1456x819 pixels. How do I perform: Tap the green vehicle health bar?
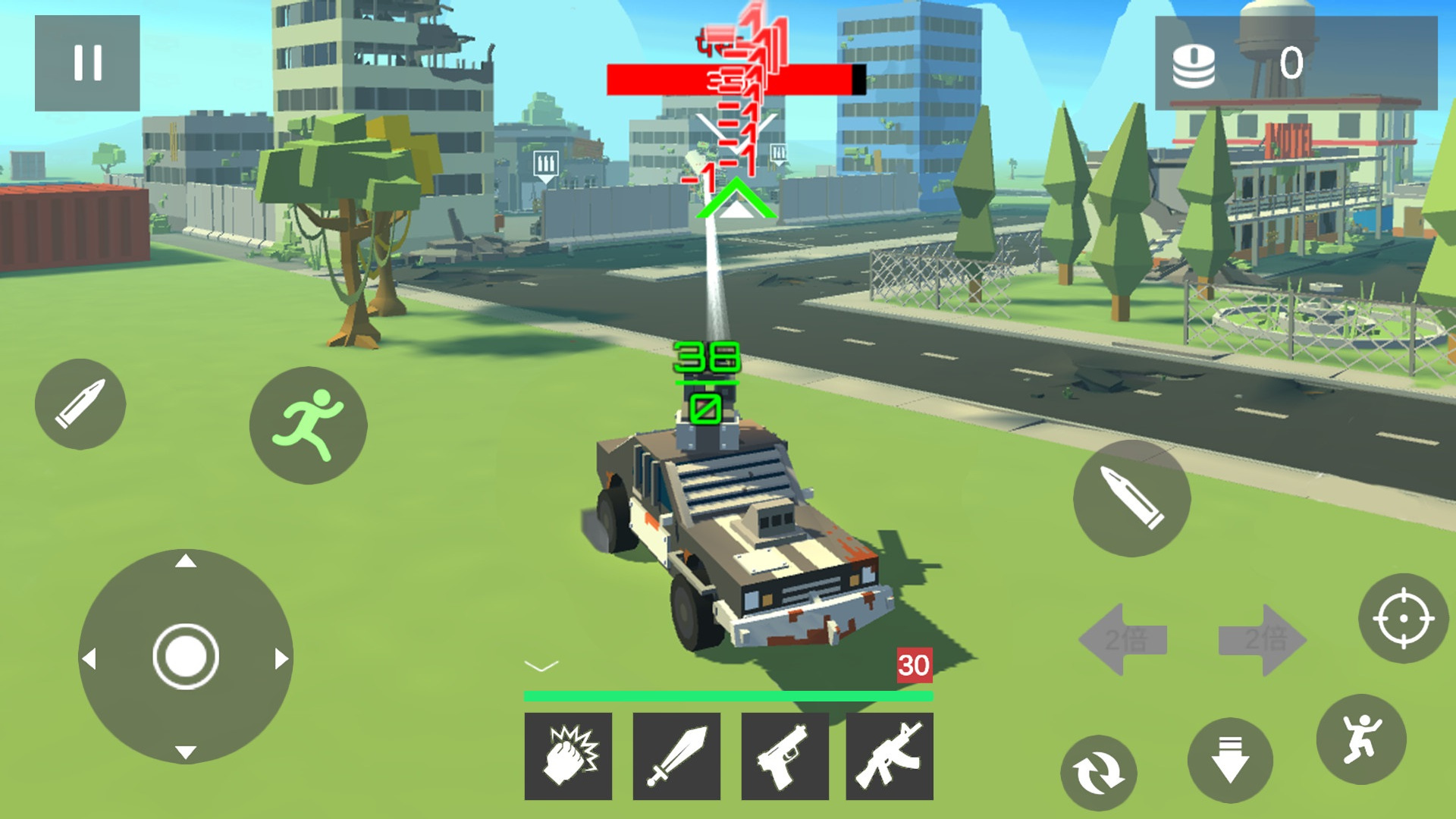pyautogui.click(x=728, y=694)
